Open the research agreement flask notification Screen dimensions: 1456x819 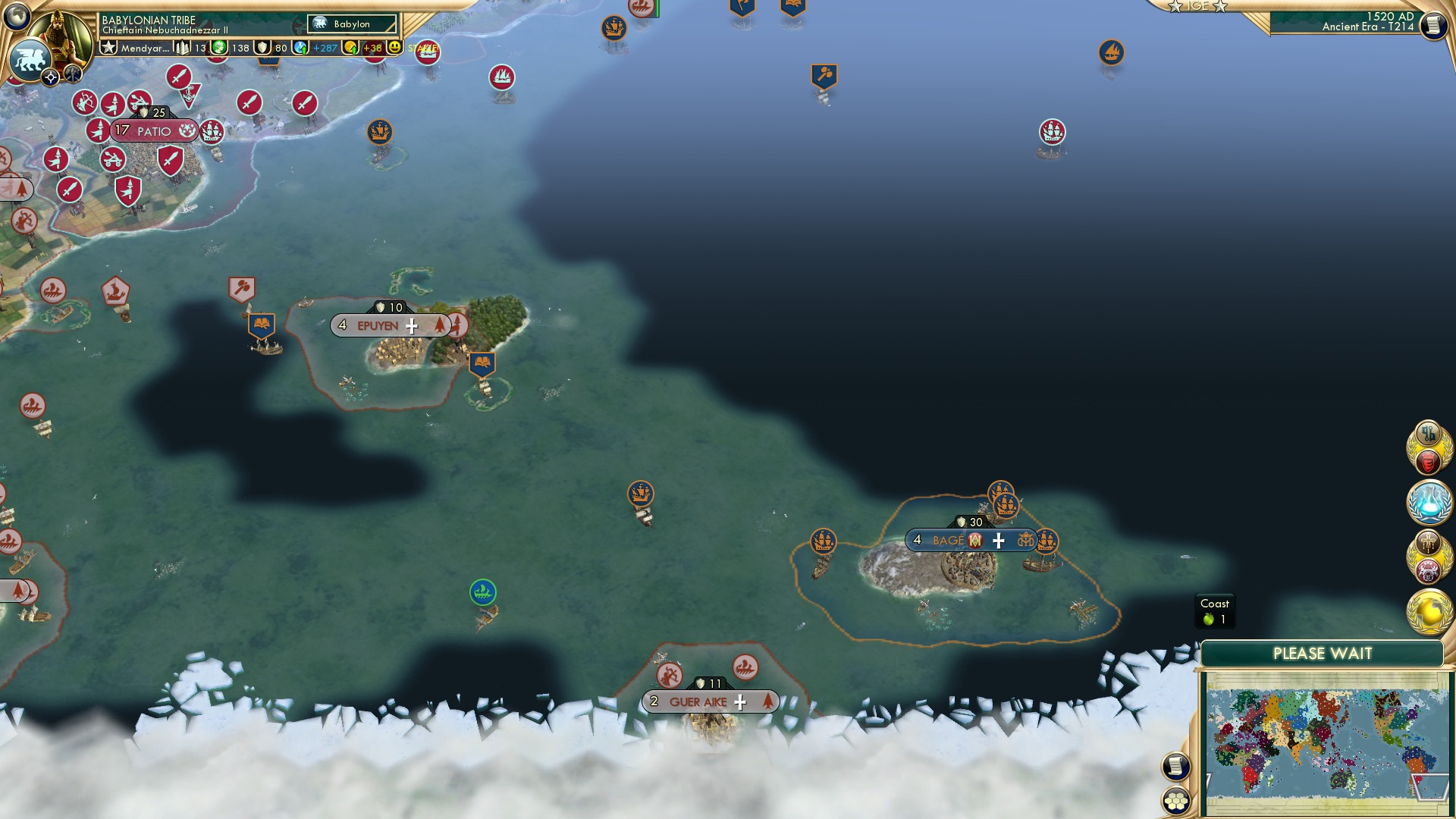coord(1429,500)
